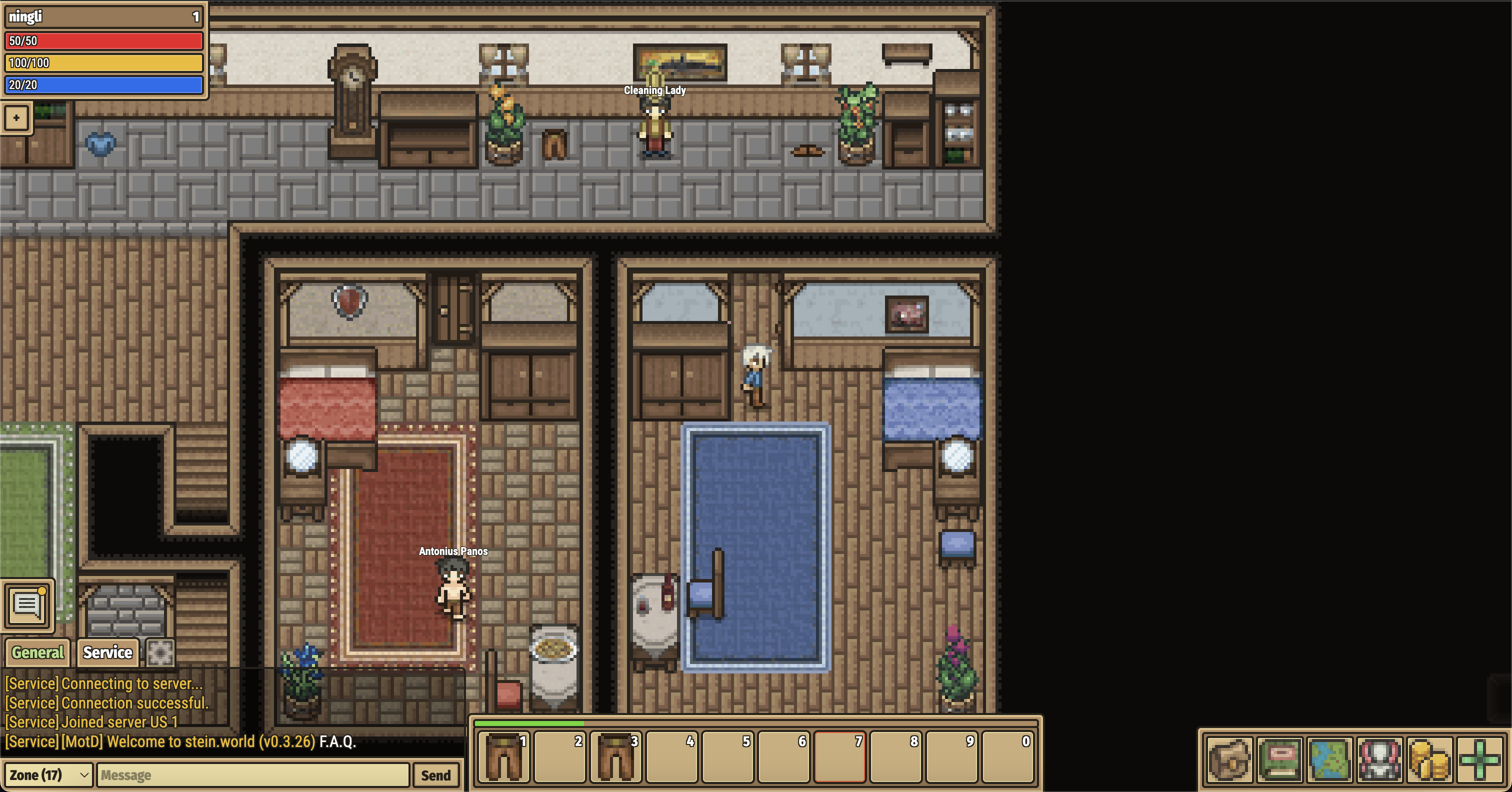Image resolution: width=1512 pixels, height=792 pixels.
Task: Toggle the chat window speech-bubble button
Action: tap(27, 604)
